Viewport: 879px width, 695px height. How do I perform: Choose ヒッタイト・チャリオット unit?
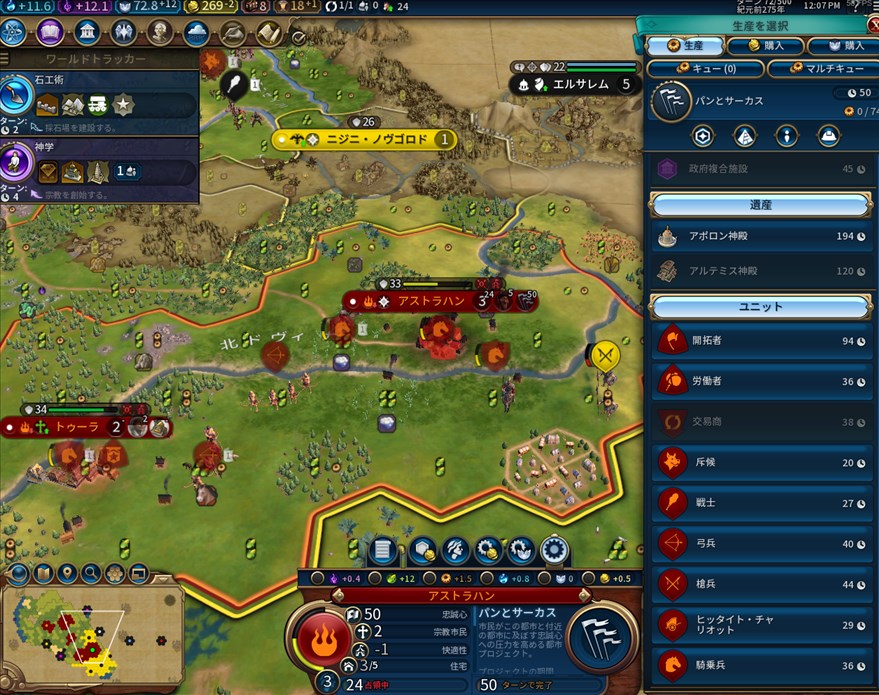(760, 624)
